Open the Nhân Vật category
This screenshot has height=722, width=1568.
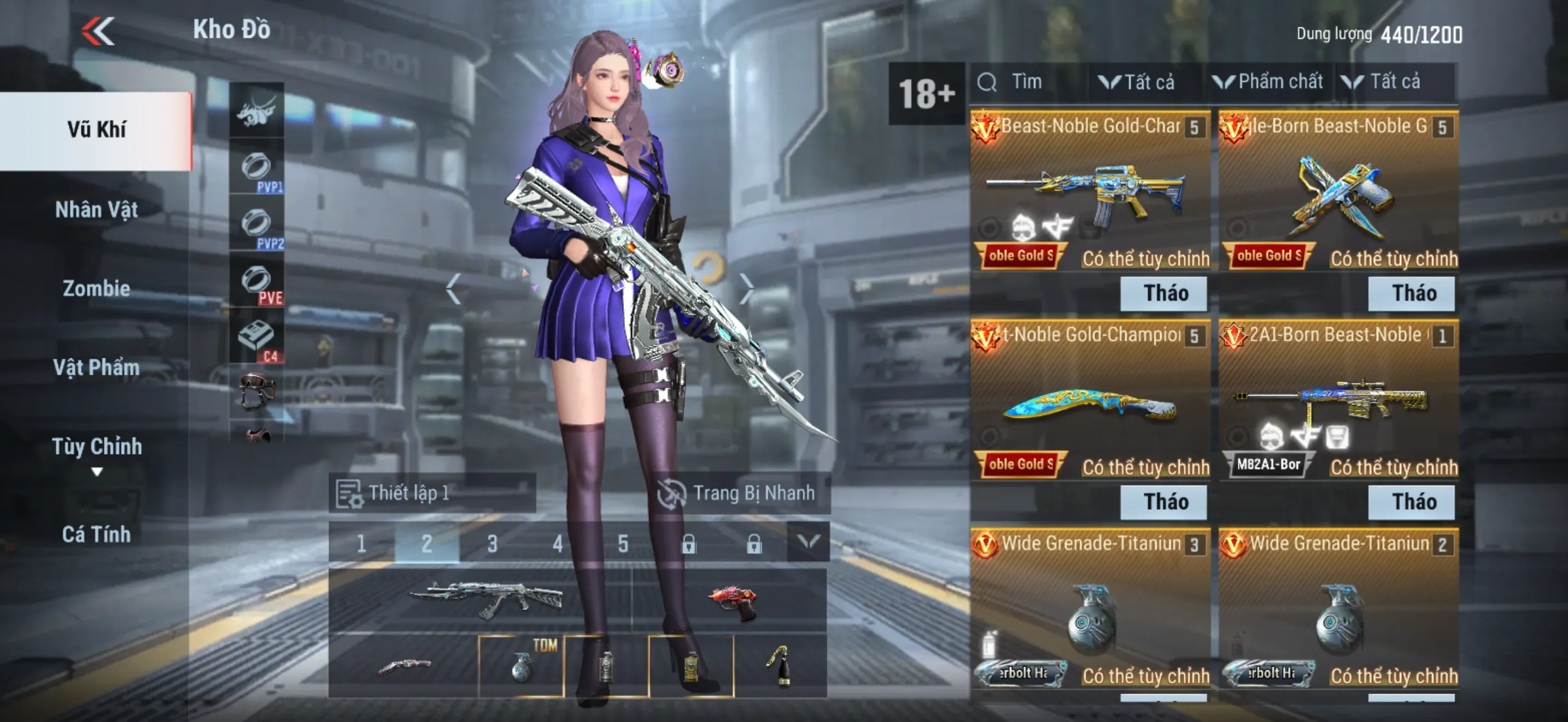(96, 210)
